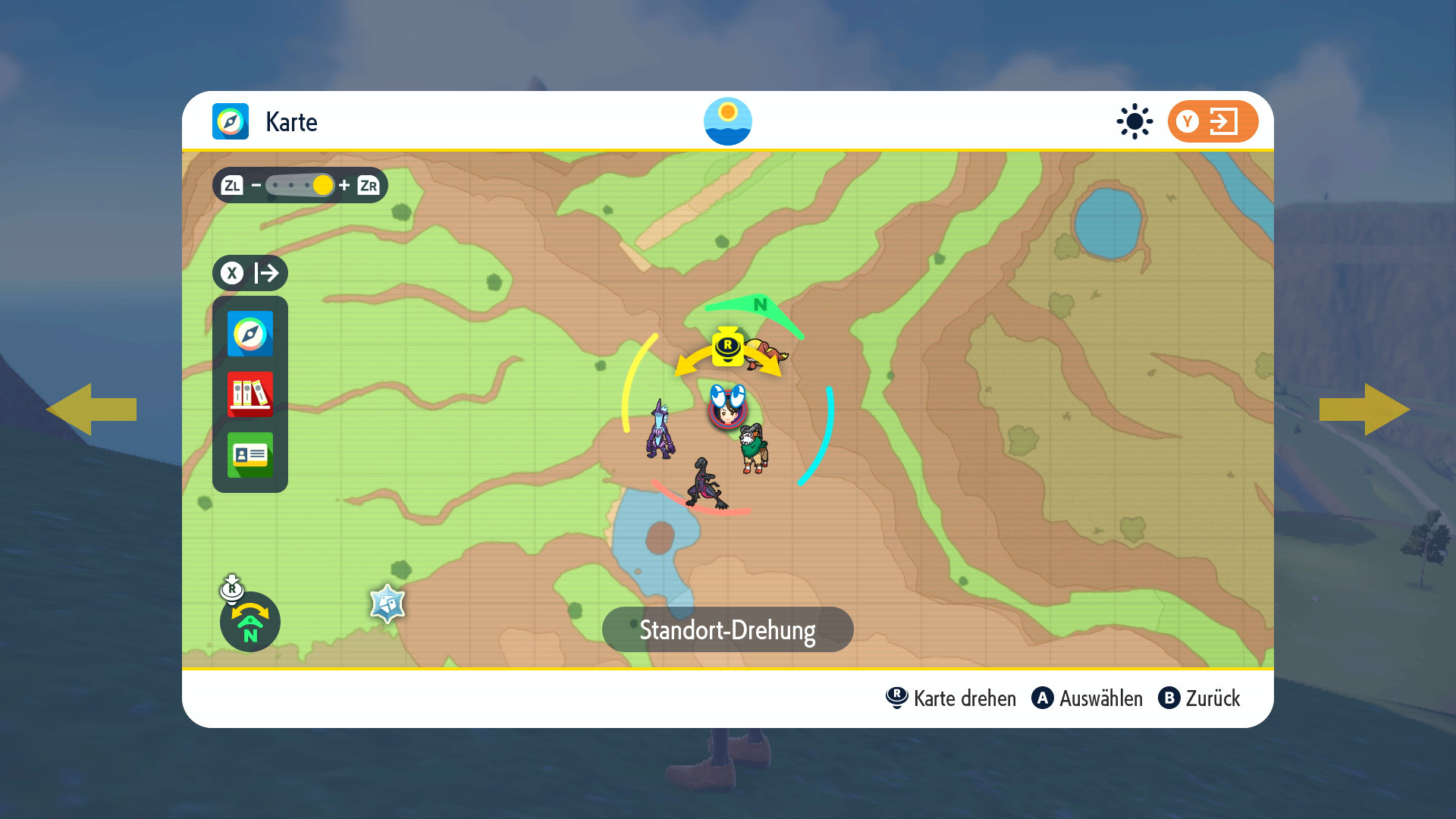Click the Standort-Drehung label
The image size is (1456, 819).
click(727, 629)
